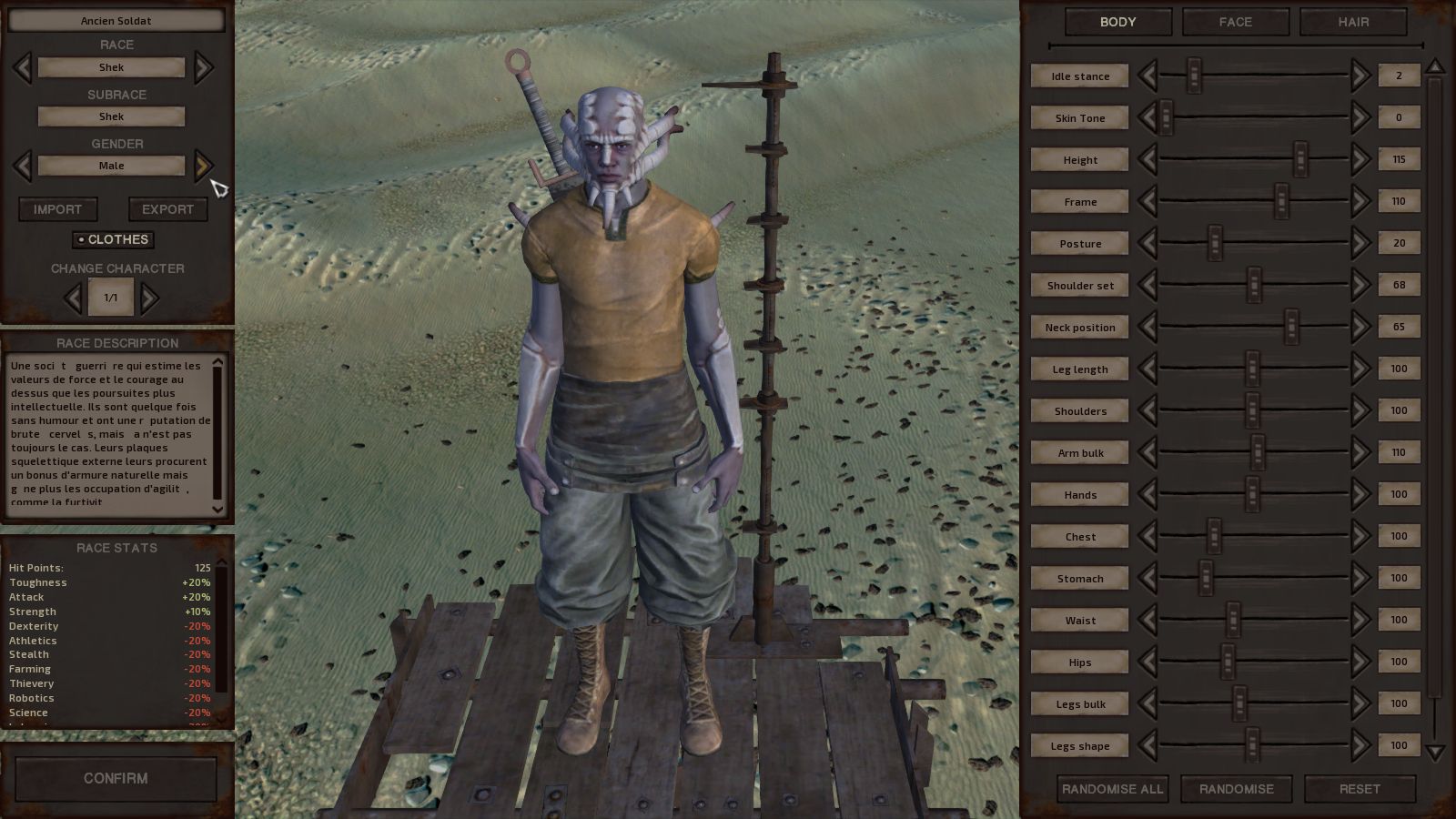The image size is (1456, 819).
Task: Click the right arrow on the Idle stance slider
Action: 1360,76
